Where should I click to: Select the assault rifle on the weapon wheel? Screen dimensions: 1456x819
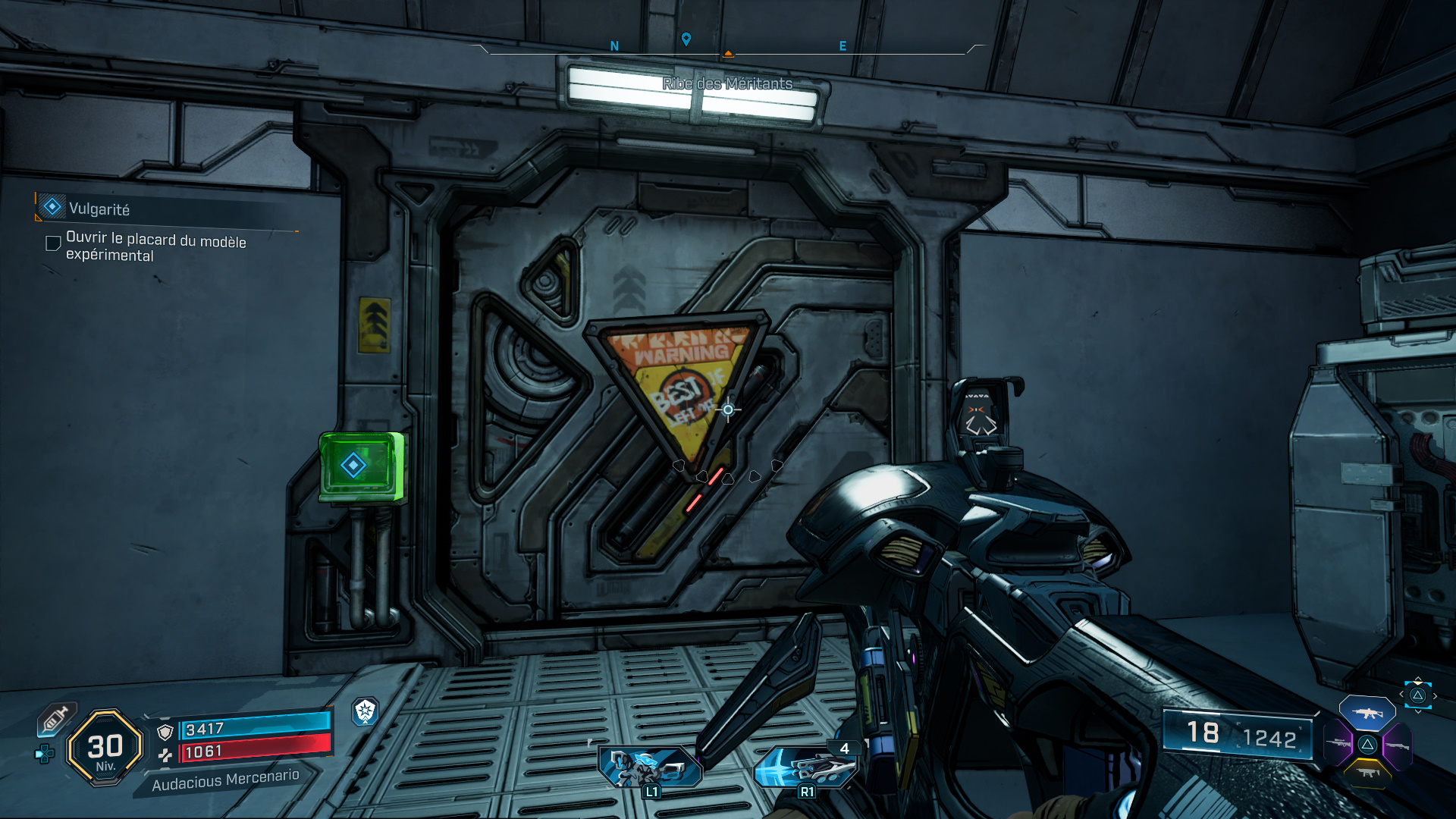point(1367,713)
